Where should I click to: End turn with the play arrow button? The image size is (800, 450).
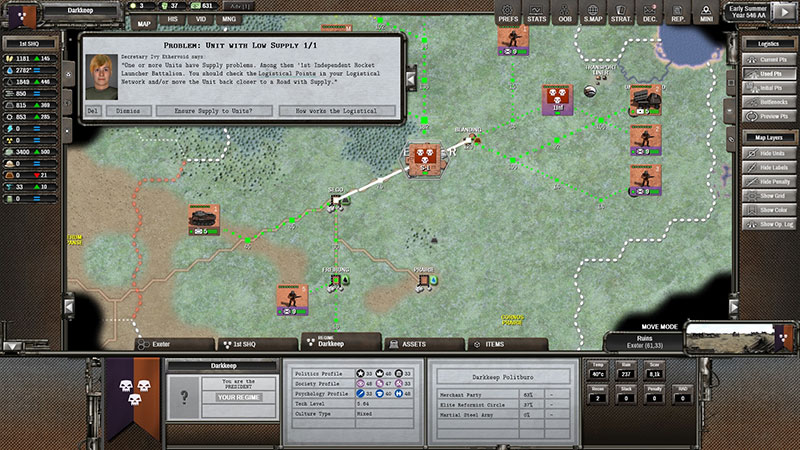(786, 13)
